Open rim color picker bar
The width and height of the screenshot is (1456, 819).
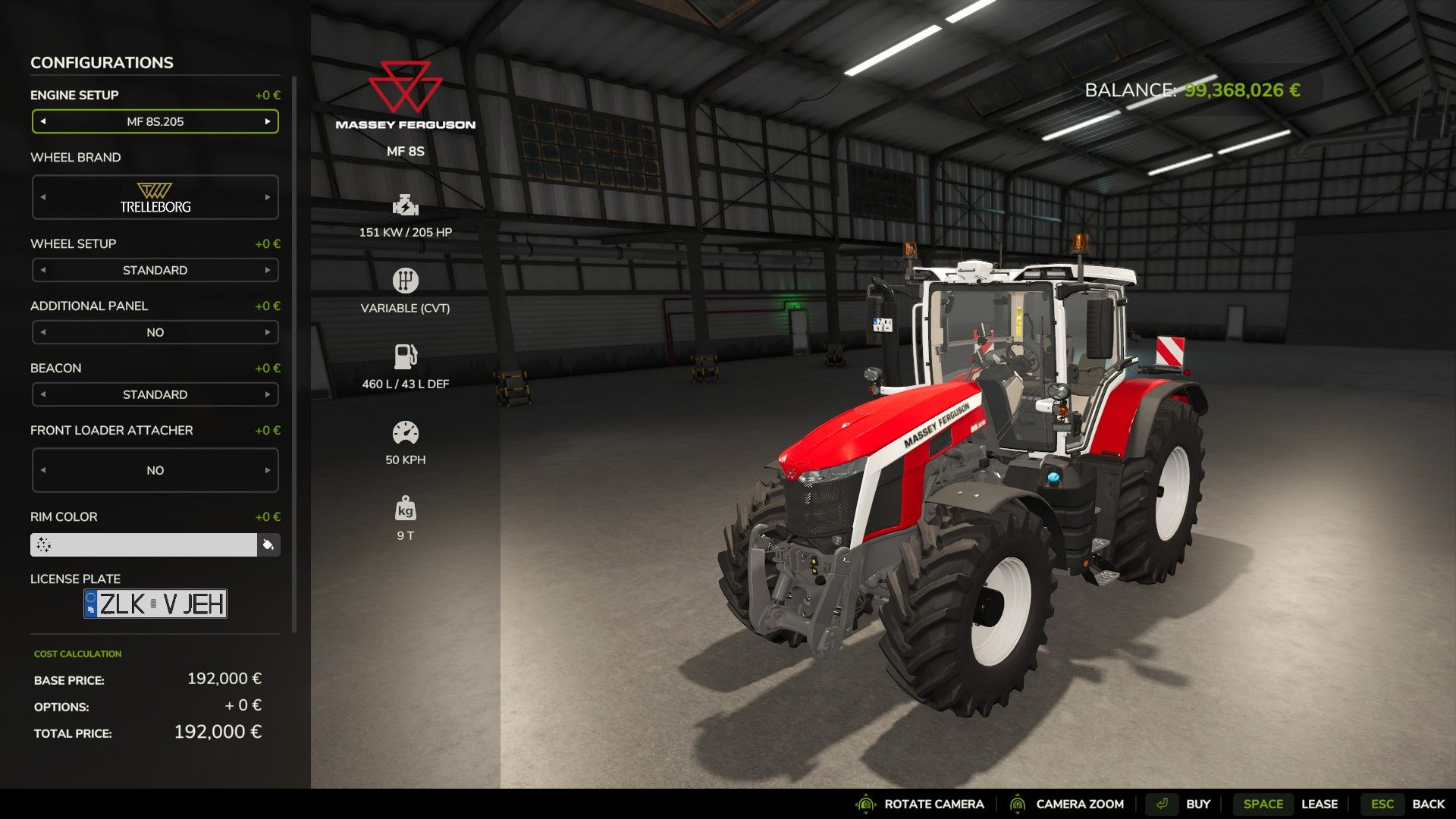point(144,544)
